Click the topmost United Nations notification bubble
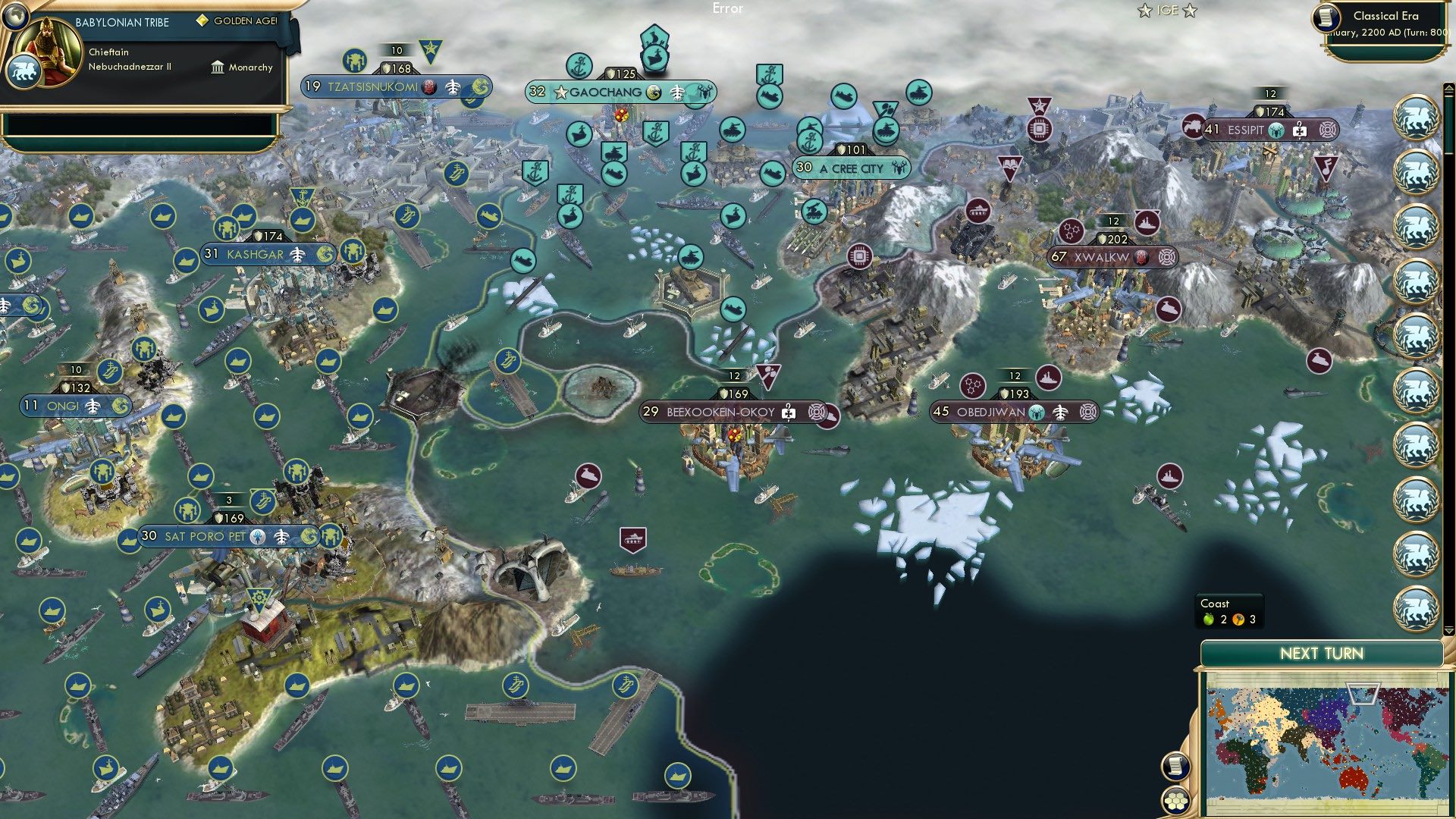The height and width of the screenshot is (819, 1456). (x=1416, y=118)
